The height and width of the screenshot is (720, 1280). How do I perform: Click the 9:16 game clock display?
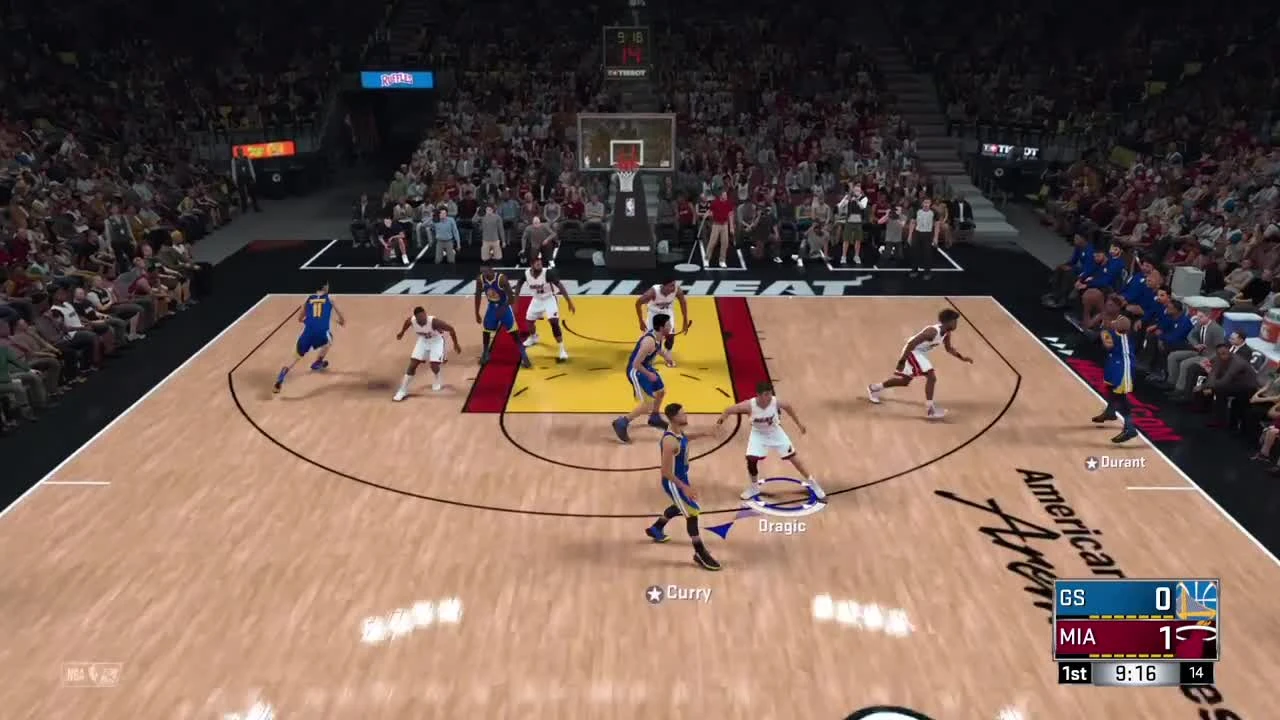tap(1135, 673)
